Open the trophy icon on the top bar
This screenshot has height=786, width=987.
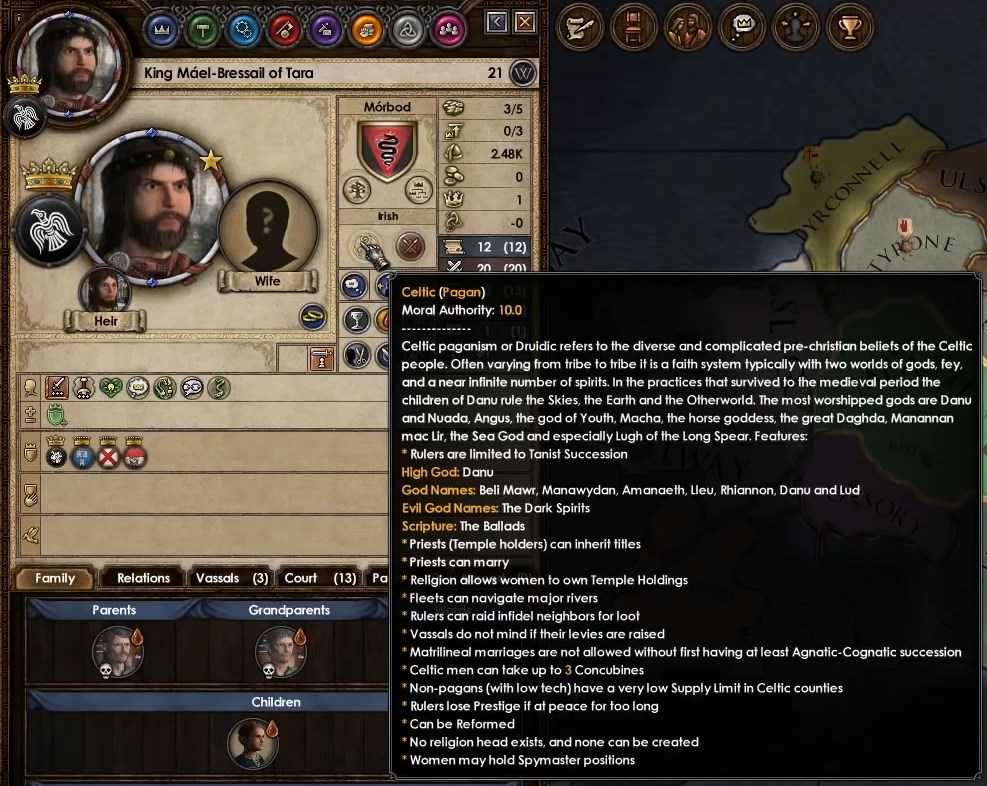click(850, 27)
